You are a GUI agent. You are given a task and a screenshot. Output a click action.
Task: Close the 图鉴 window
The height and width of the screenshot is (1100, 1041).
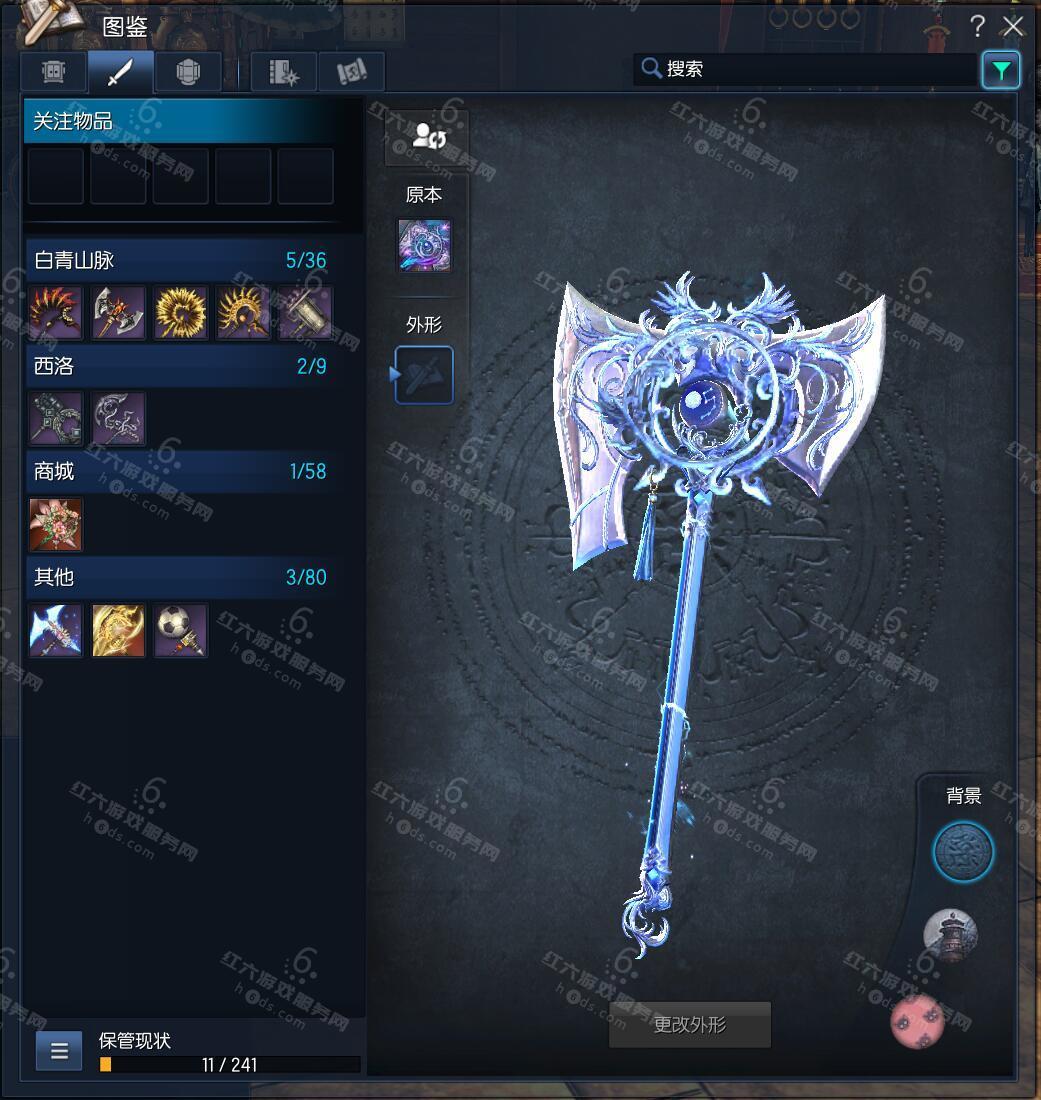1014,26
